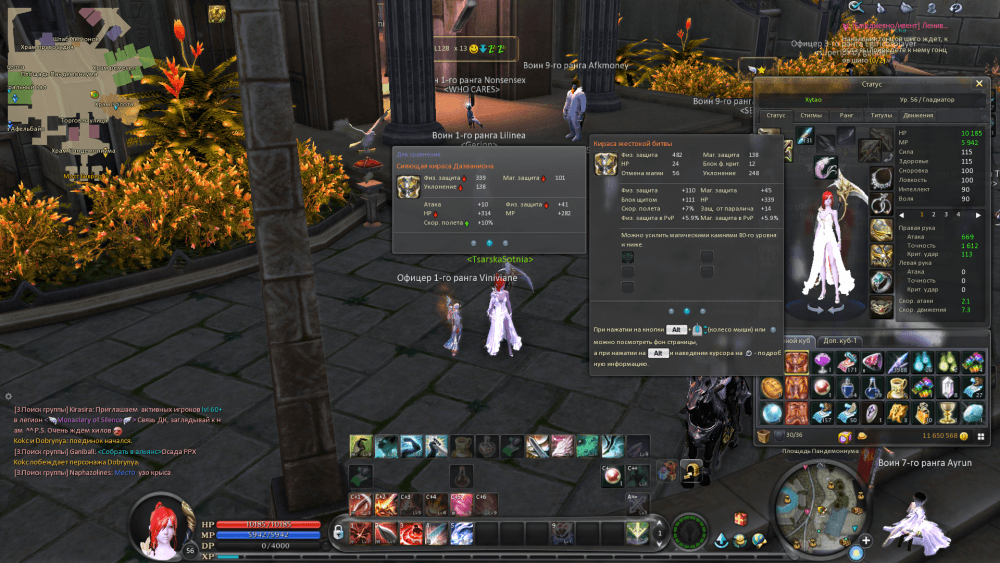This screenshot has height=563, width=1000.
Task: Open the Ранг tab
Action: (846, 115)
